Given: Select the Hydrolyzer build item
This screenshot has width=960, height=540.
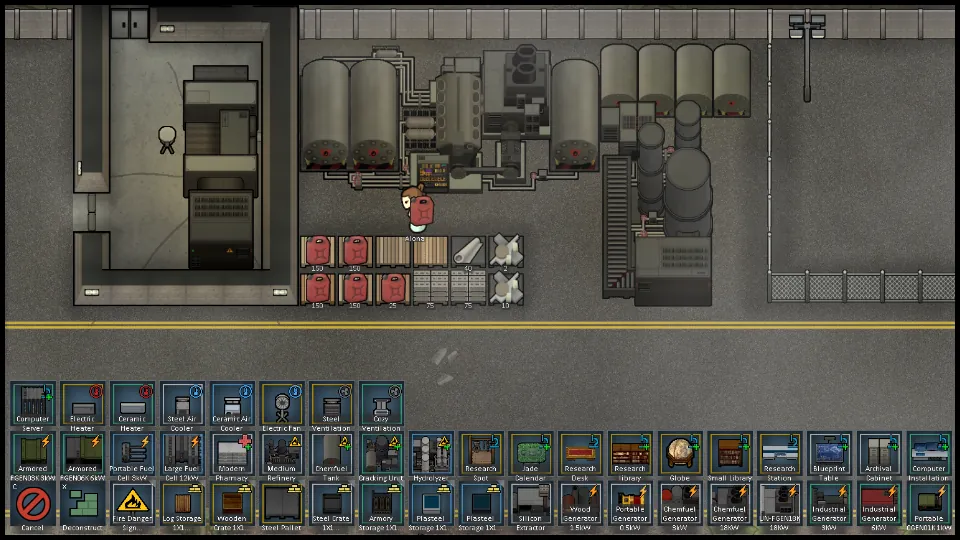Looking at the screenshot, I should point(432,455).
